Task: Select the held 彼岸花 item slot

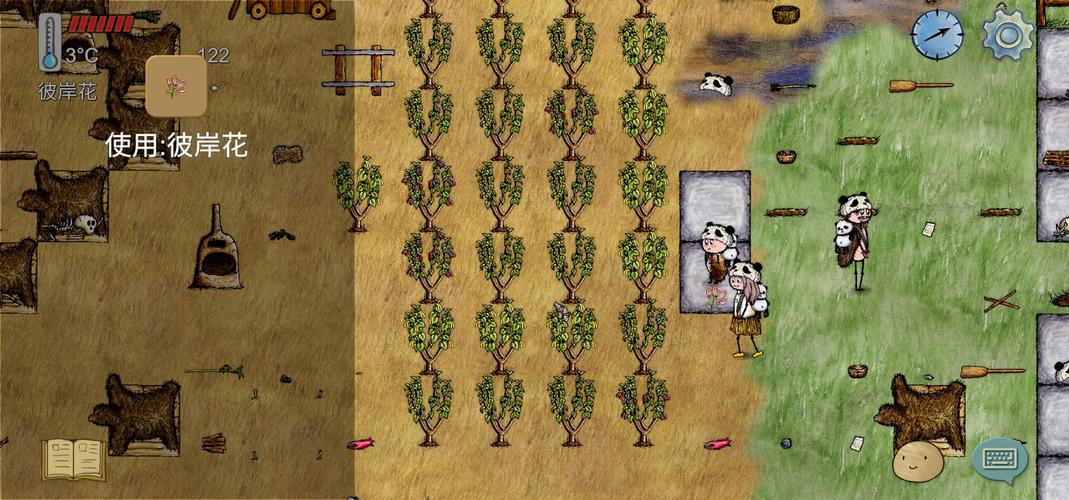Action: tap(176, 86)
